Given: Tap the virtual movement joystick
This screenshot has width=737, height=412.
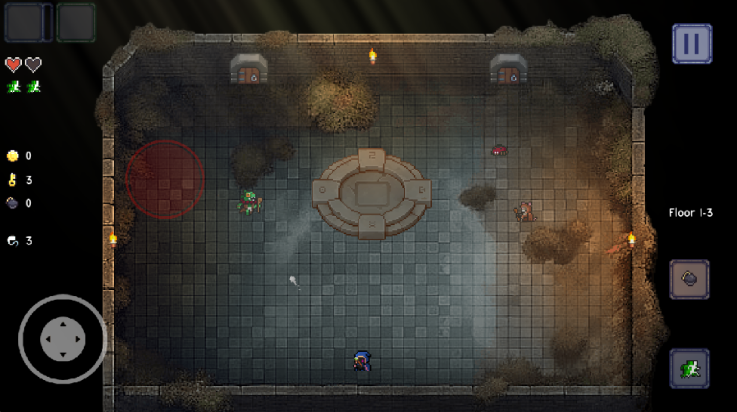Looking at the screenshot, I should click(x=62, y=339).
